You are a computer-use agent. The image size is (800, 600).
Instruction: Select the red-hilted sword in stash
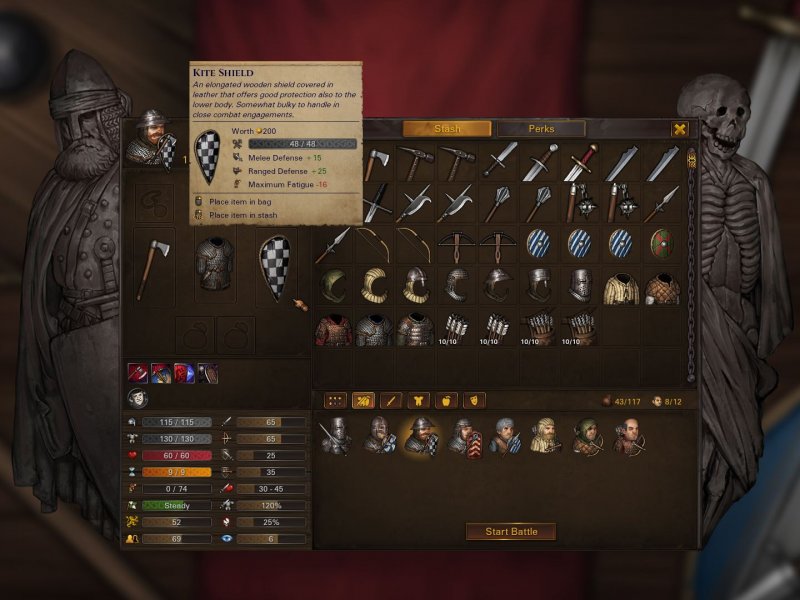[x=581, y=162]
